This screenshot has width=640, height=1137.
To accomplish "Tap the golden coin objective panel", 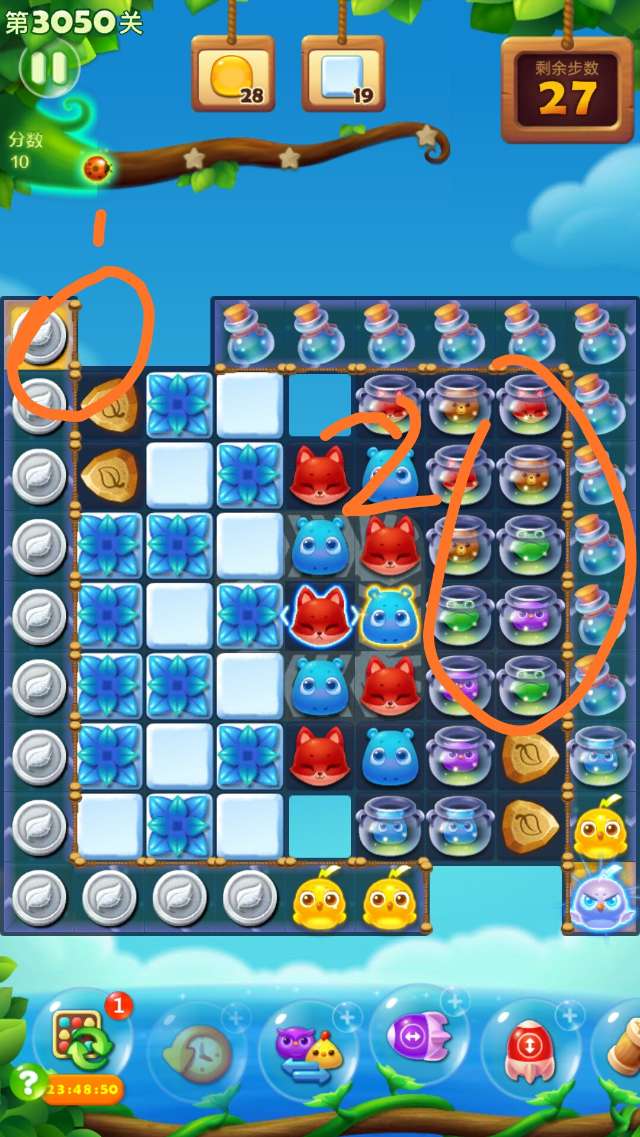I will 233,75.
